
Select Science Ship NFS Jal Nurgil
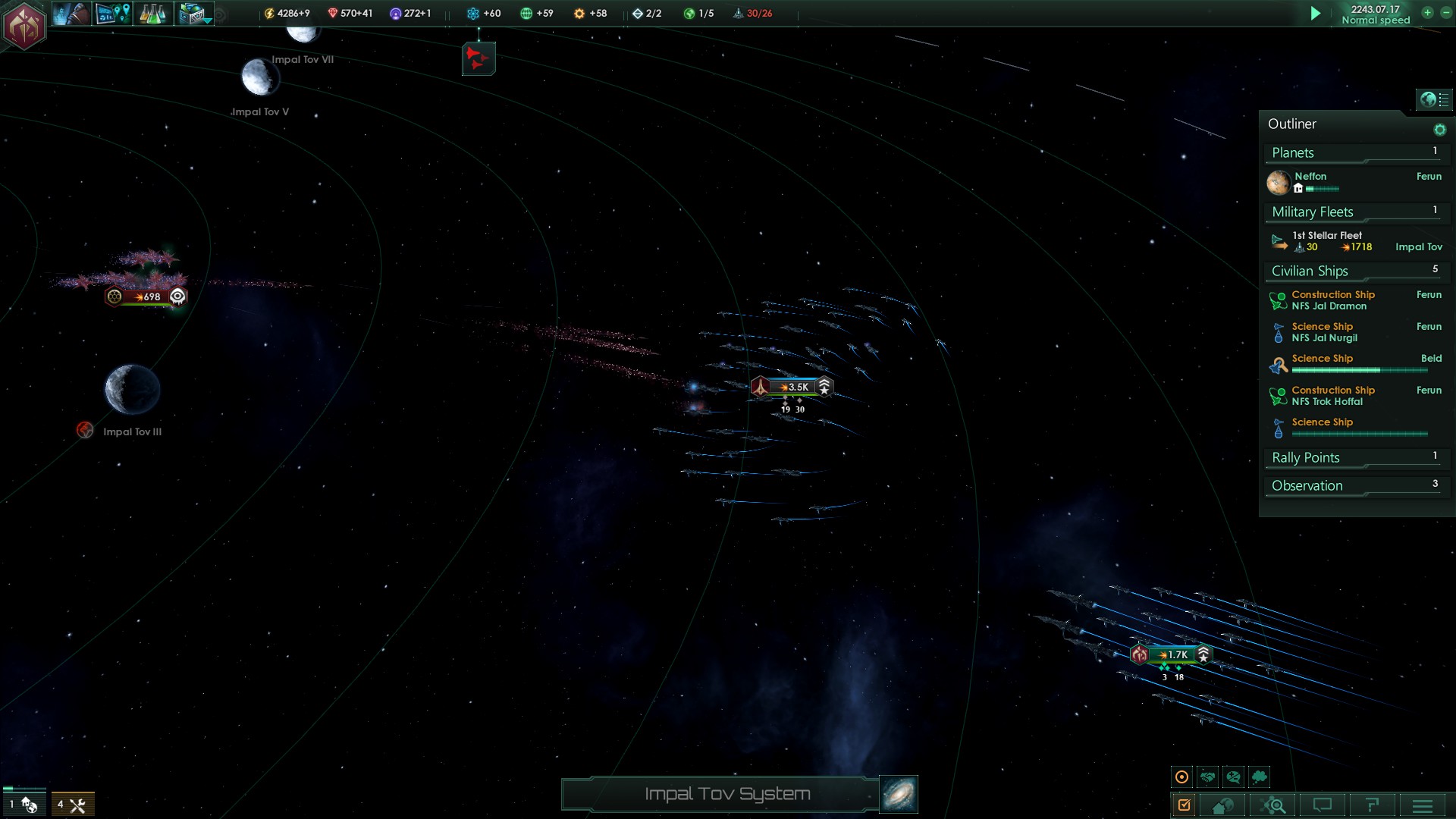[x=1324, y=332]
